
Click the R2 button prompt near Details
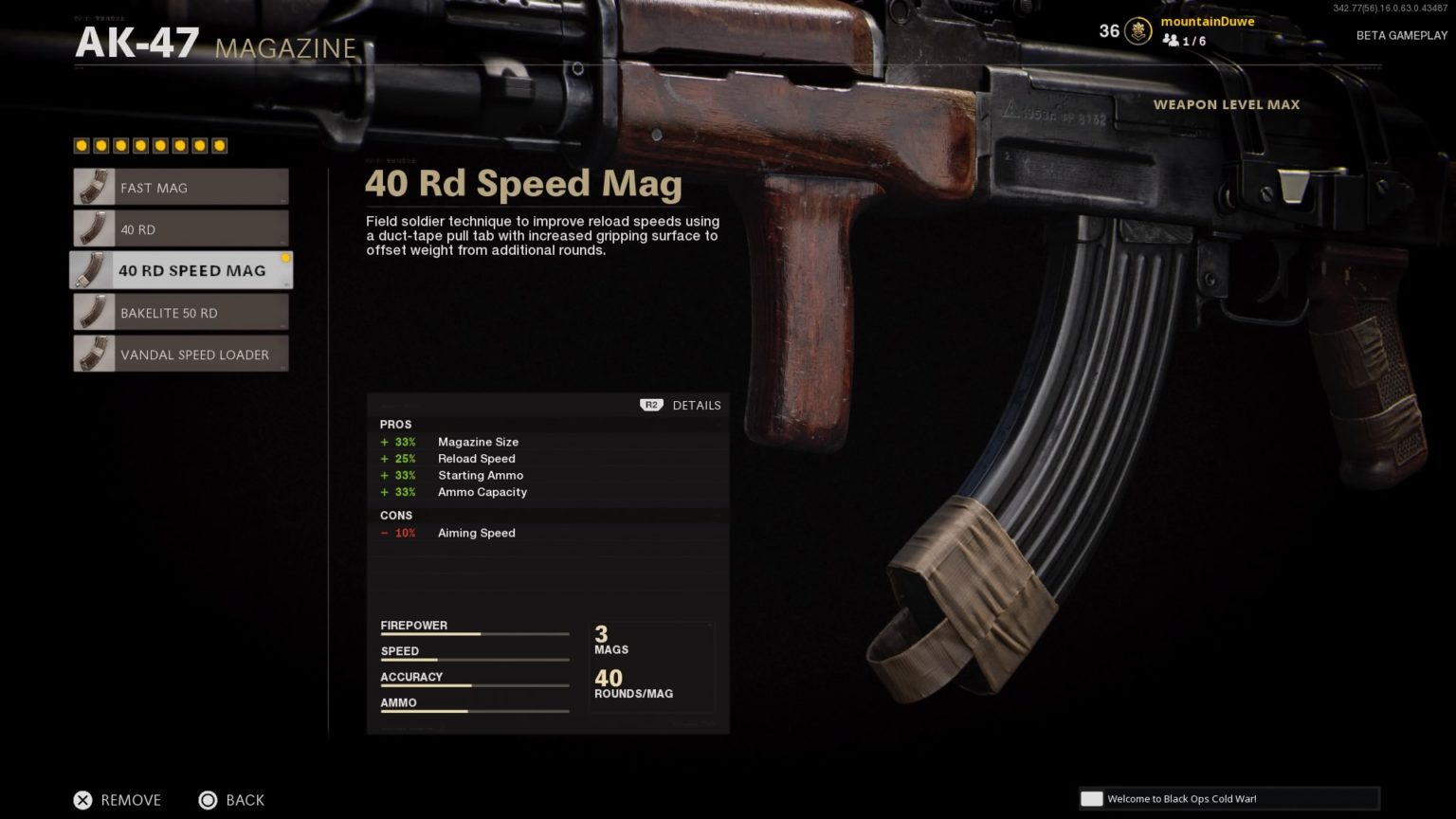(650, 405)
